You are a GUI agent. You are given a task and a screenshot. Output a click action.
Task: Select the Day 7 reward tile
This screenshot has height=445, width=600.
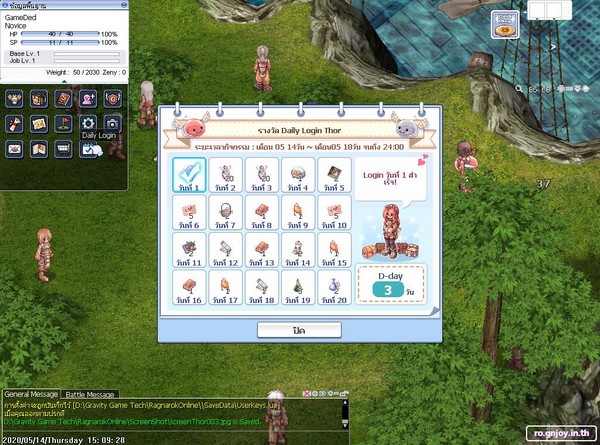coord(225,211)
